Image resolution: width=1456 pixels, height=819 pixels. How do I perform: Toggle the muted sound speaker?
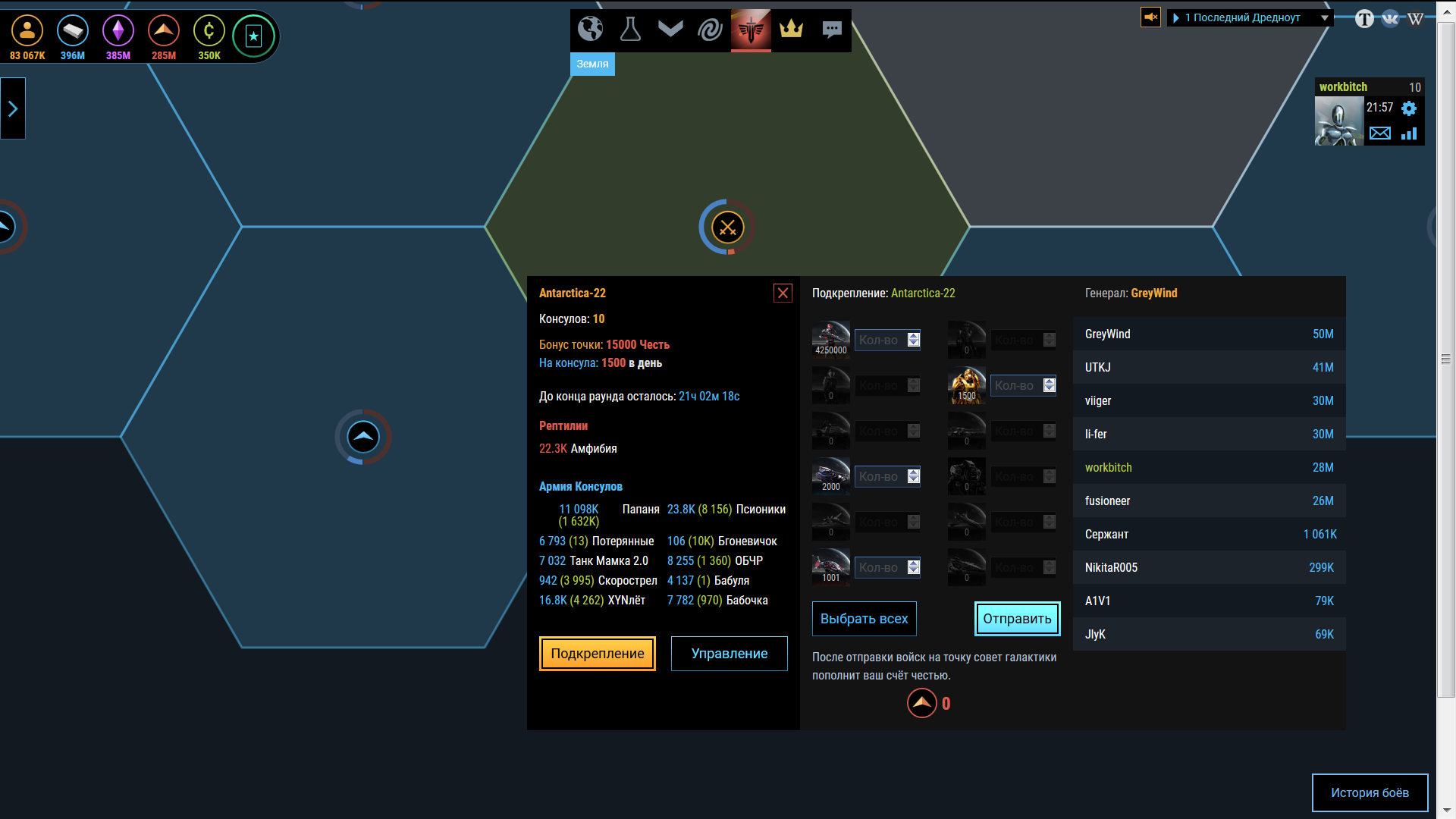1150,17
